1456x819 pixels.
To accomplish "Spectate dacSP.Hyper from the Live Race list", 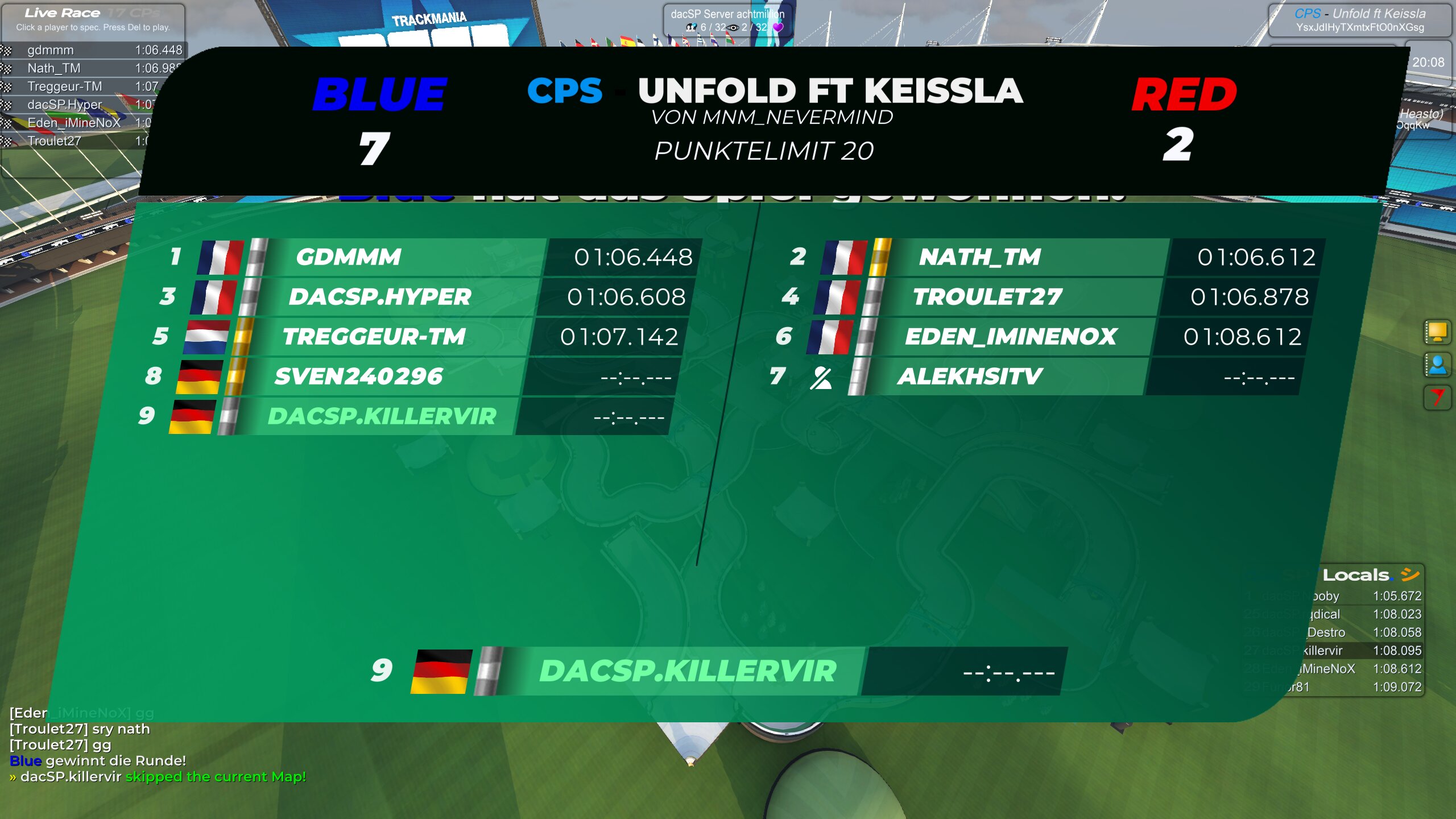I will 64,105.
